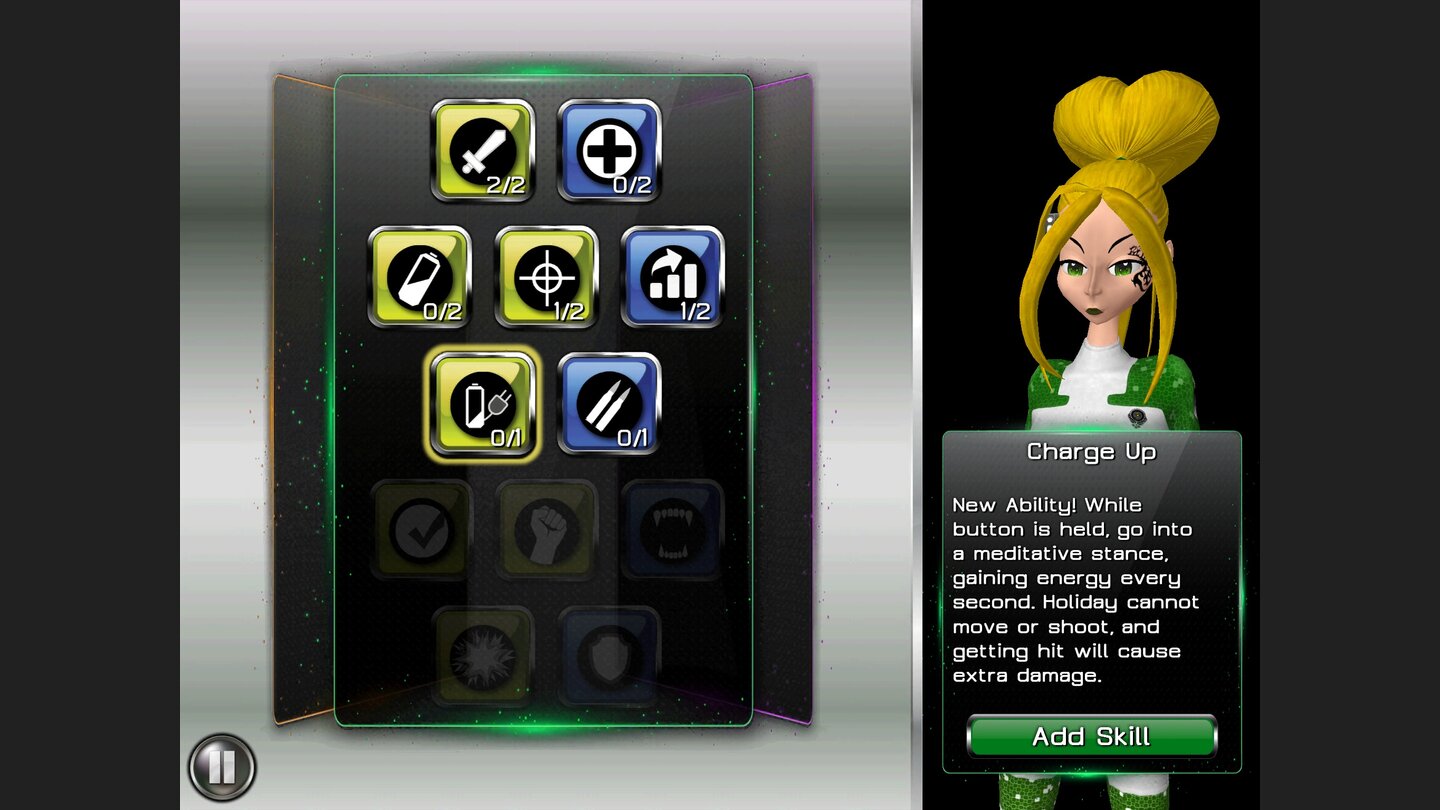Select the locked checkmark skill icon
1440x810 pixels.
coord(420,530)
